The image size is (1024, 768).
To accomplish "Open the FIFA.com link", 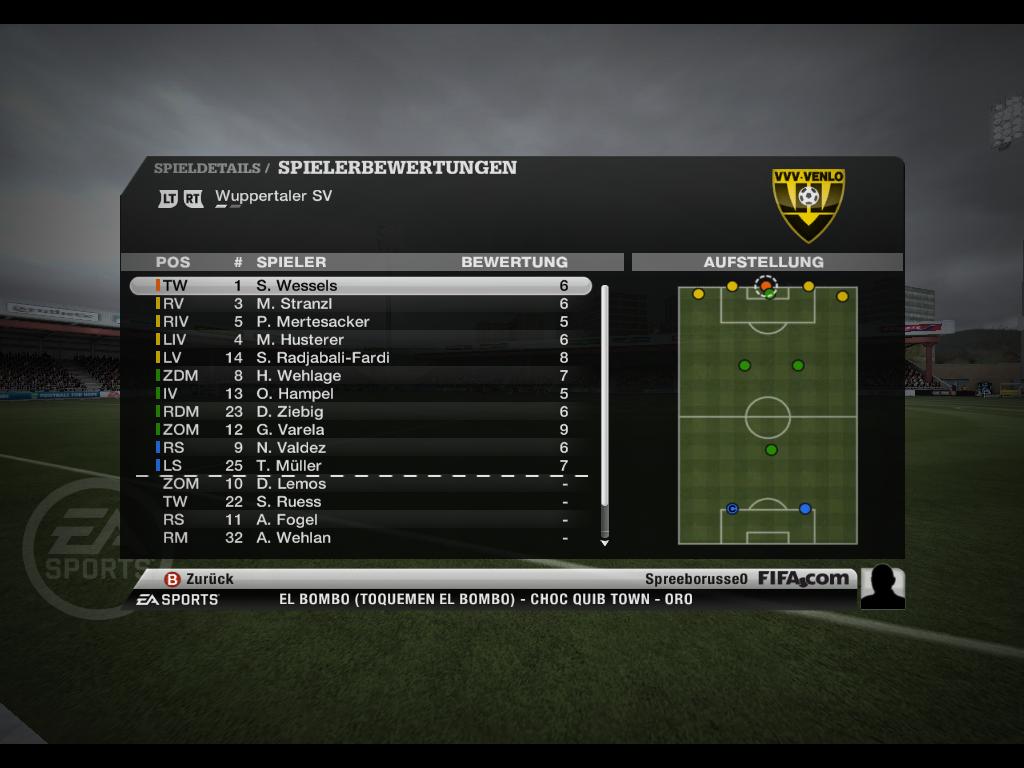I will (x=803, y=578).
